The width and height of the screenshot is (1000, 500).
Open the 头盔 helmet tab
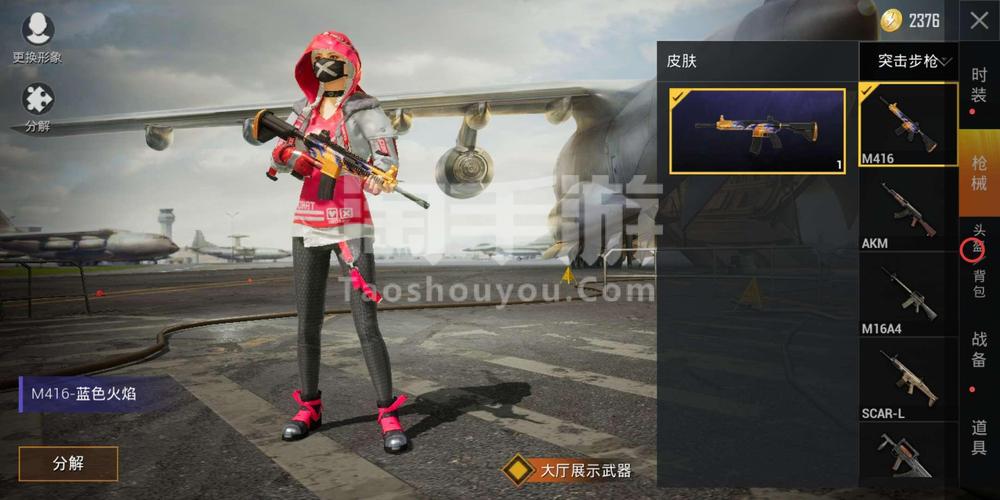pos(979,239)
